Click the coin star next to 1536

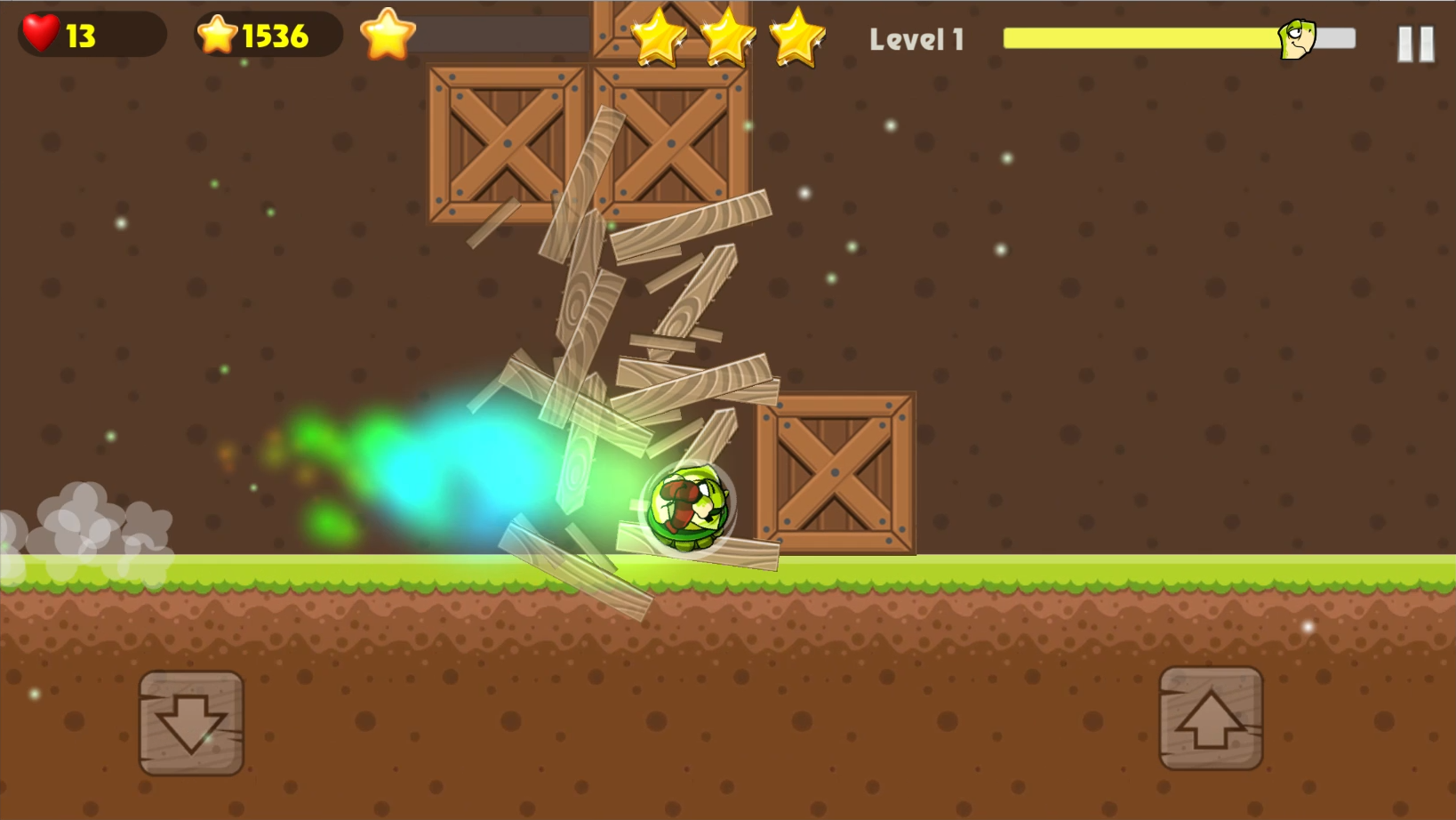pos(216,34)
